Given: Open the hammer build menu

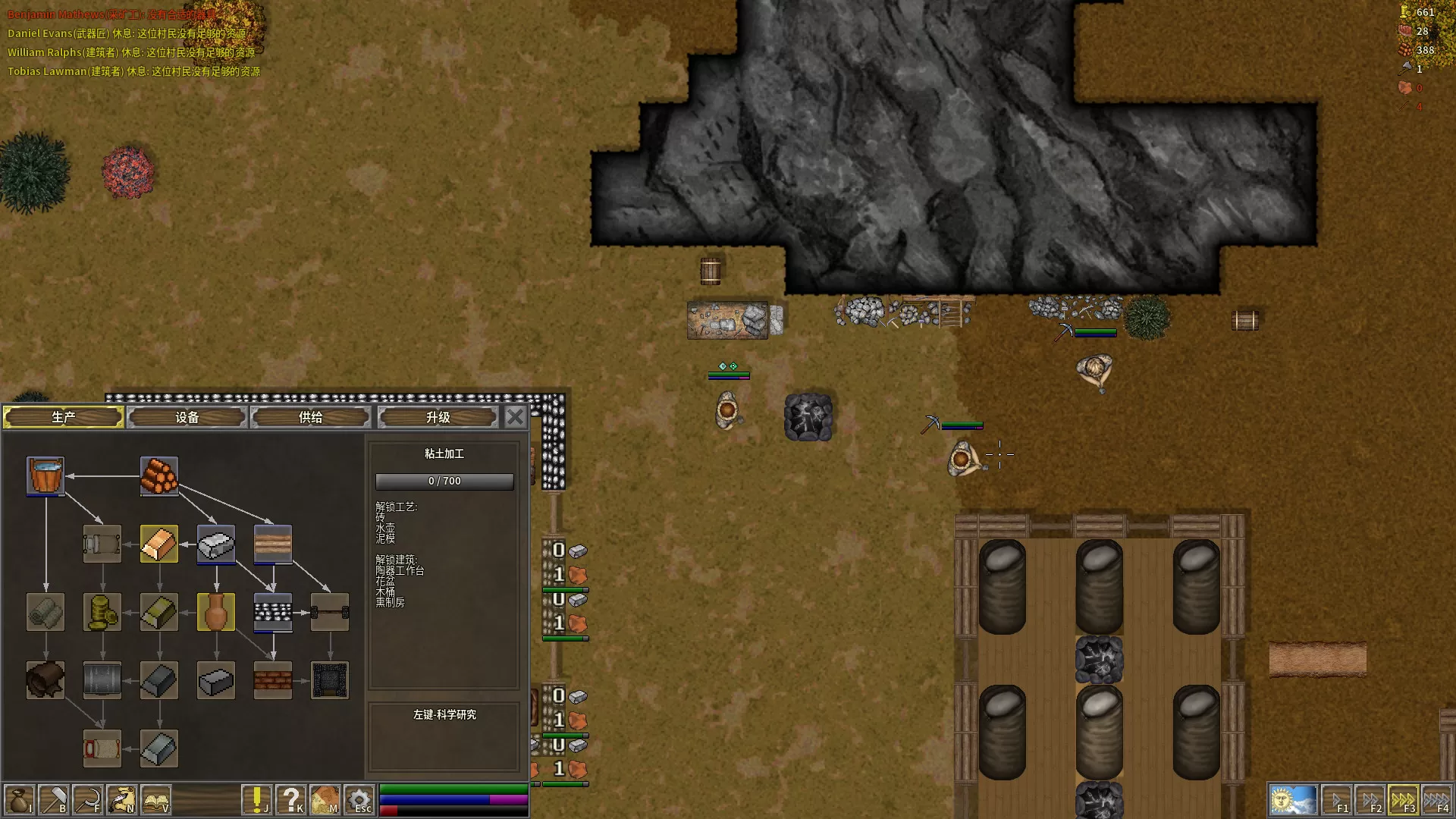Looking at the screenshot, I should coord(53,800).
